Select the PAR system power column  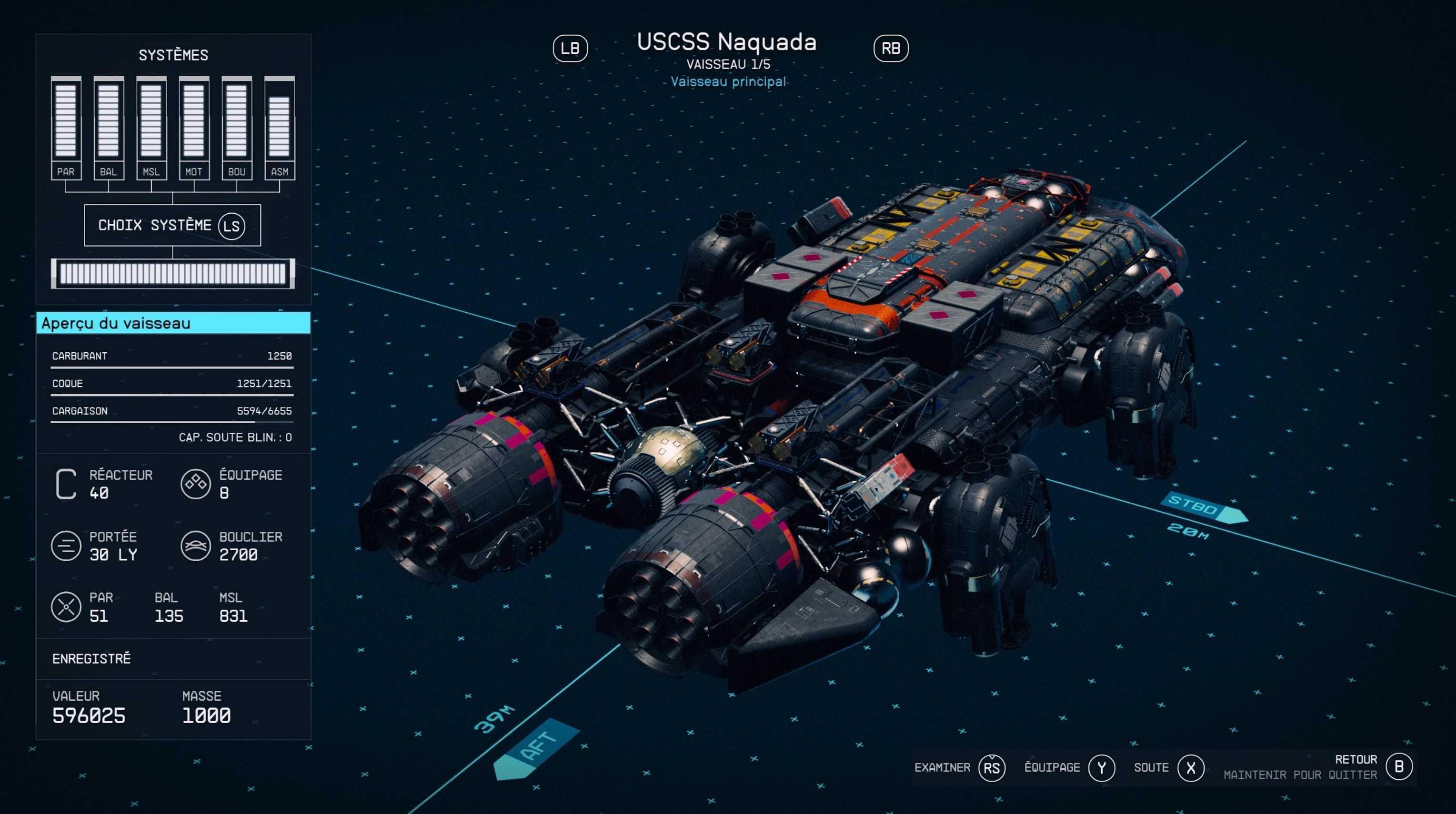click(66, 128)
